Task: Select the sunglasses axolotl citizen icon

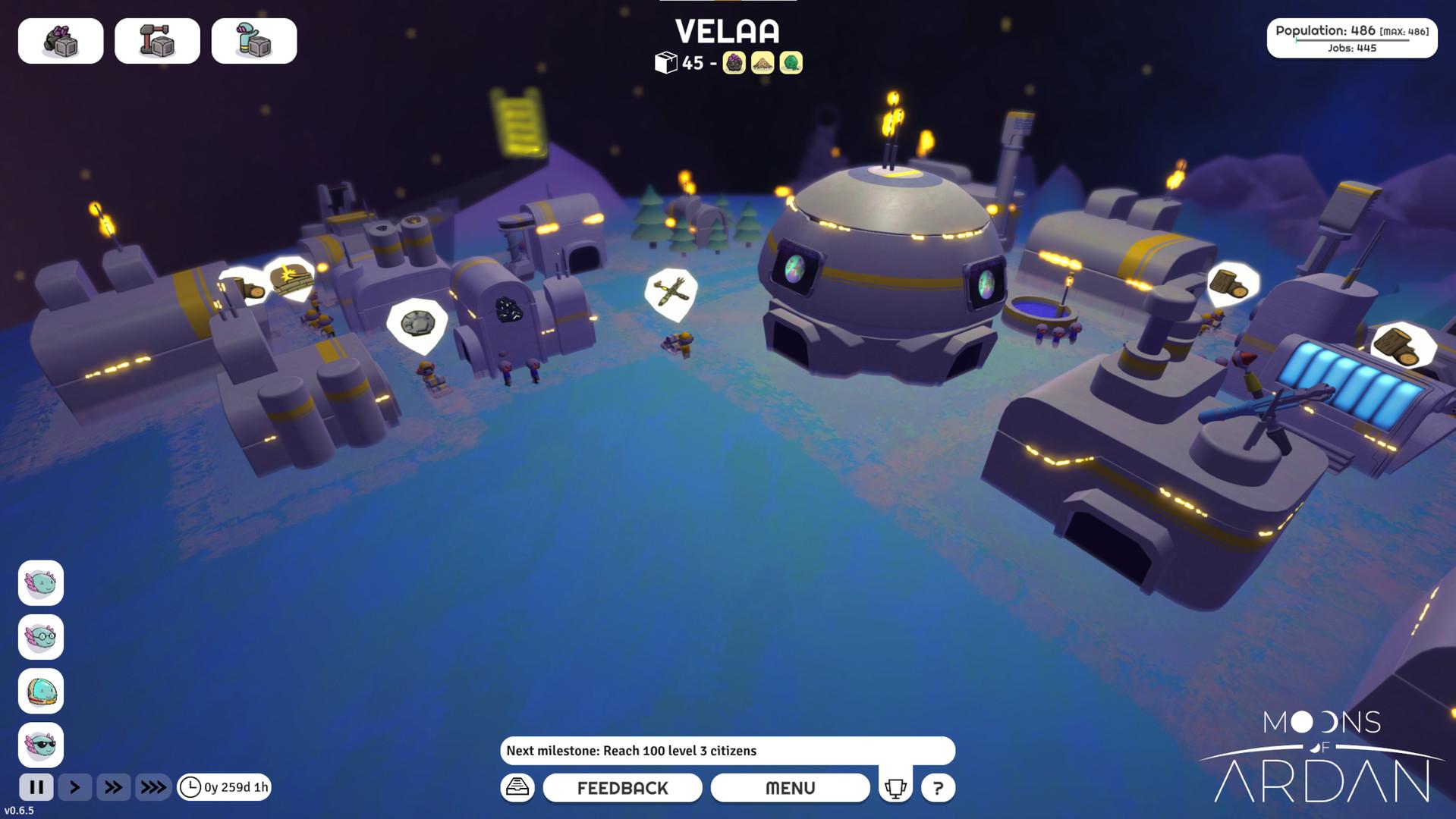Action: pyautogui.click(x=41, y=745)
